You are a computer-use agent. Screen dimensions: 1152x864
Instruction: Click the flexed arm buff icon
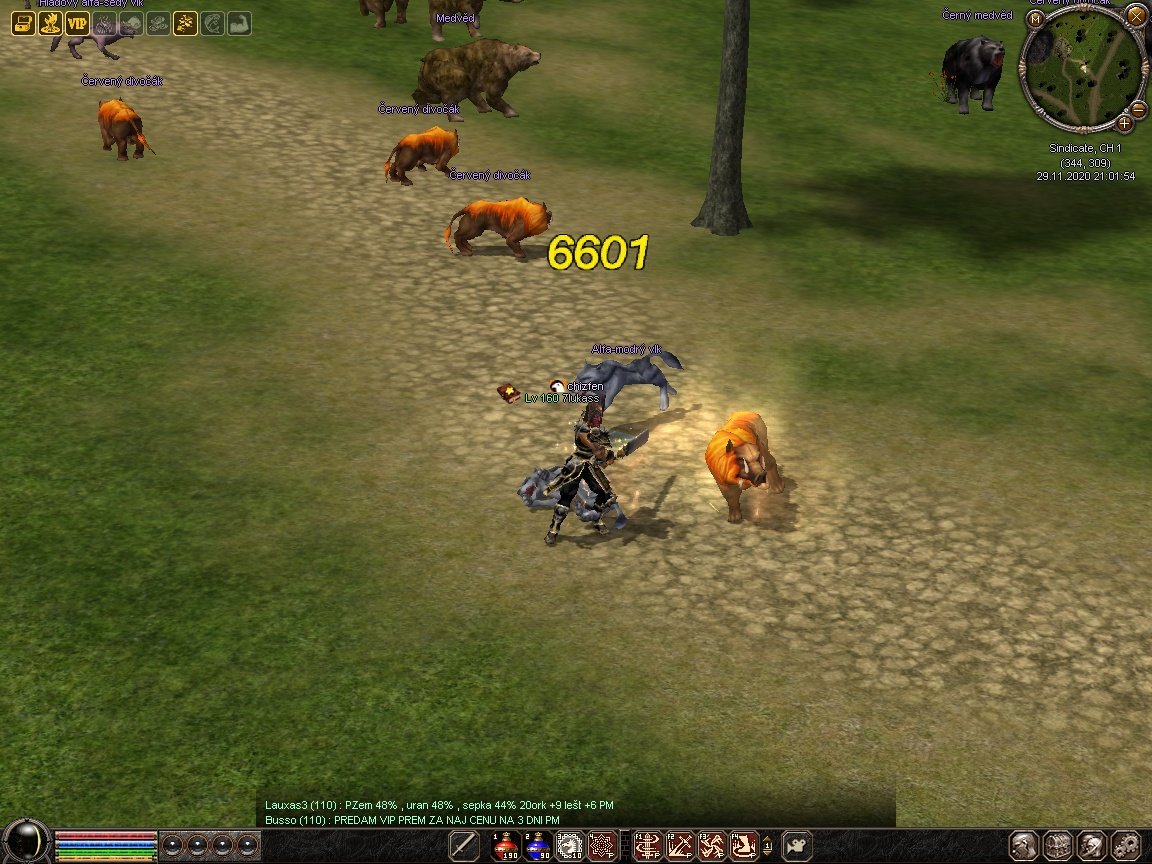(x=239, y=23)
